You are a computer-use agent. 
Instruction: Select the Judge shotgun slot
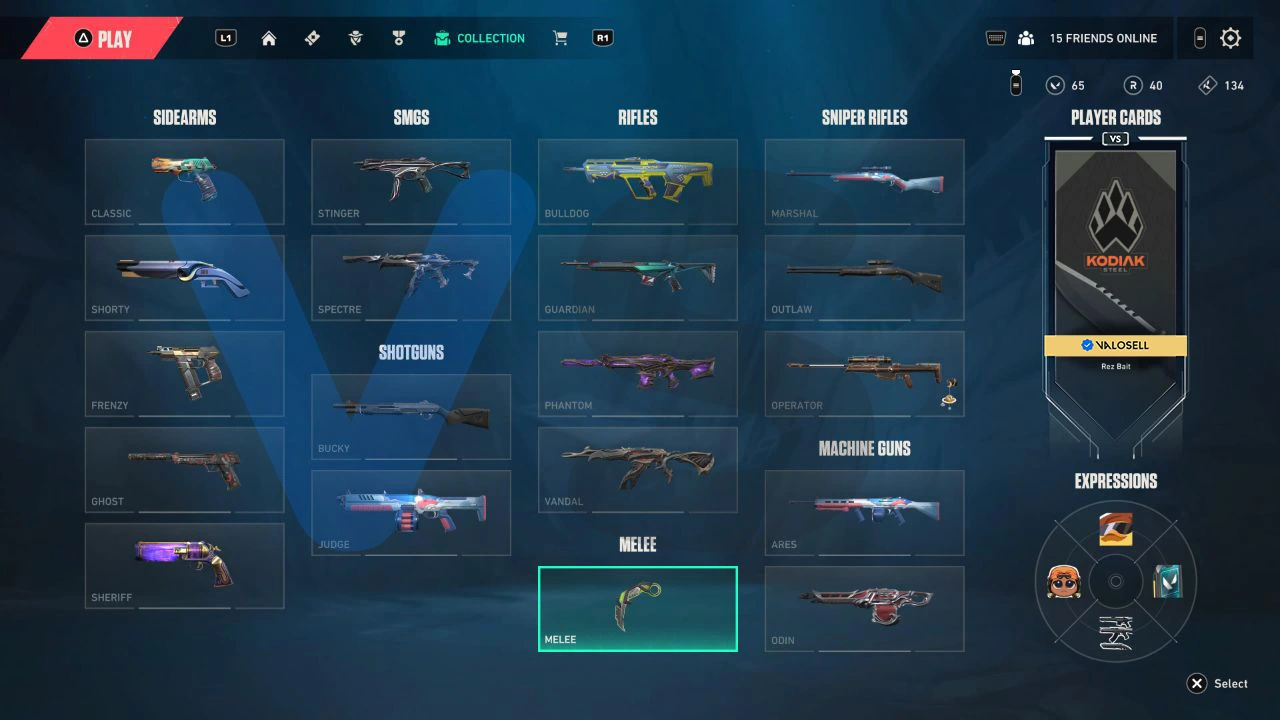click(411, 512)
